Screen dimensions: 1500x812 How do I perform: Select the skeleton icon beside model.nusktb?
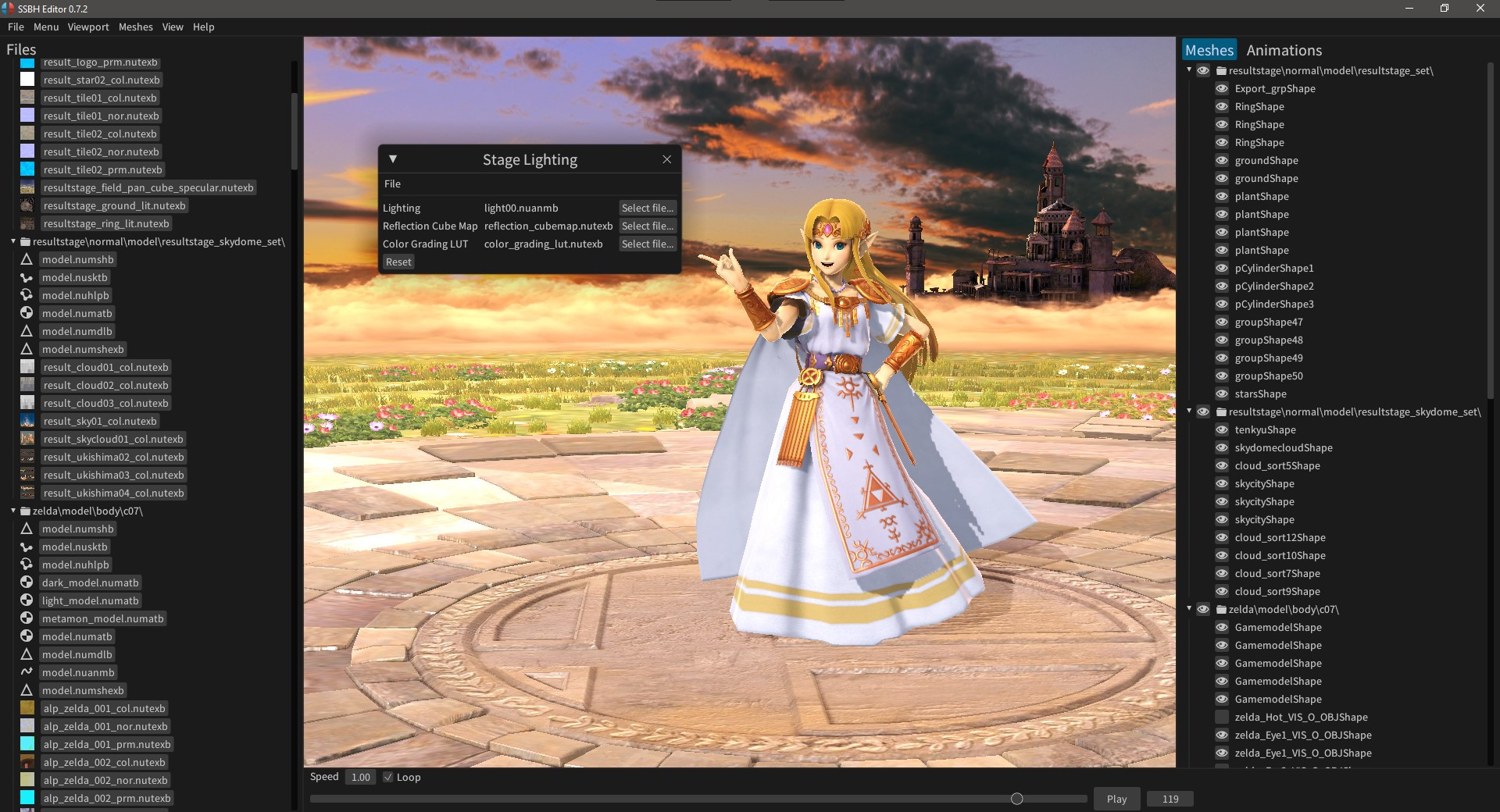tap(27, 547)
